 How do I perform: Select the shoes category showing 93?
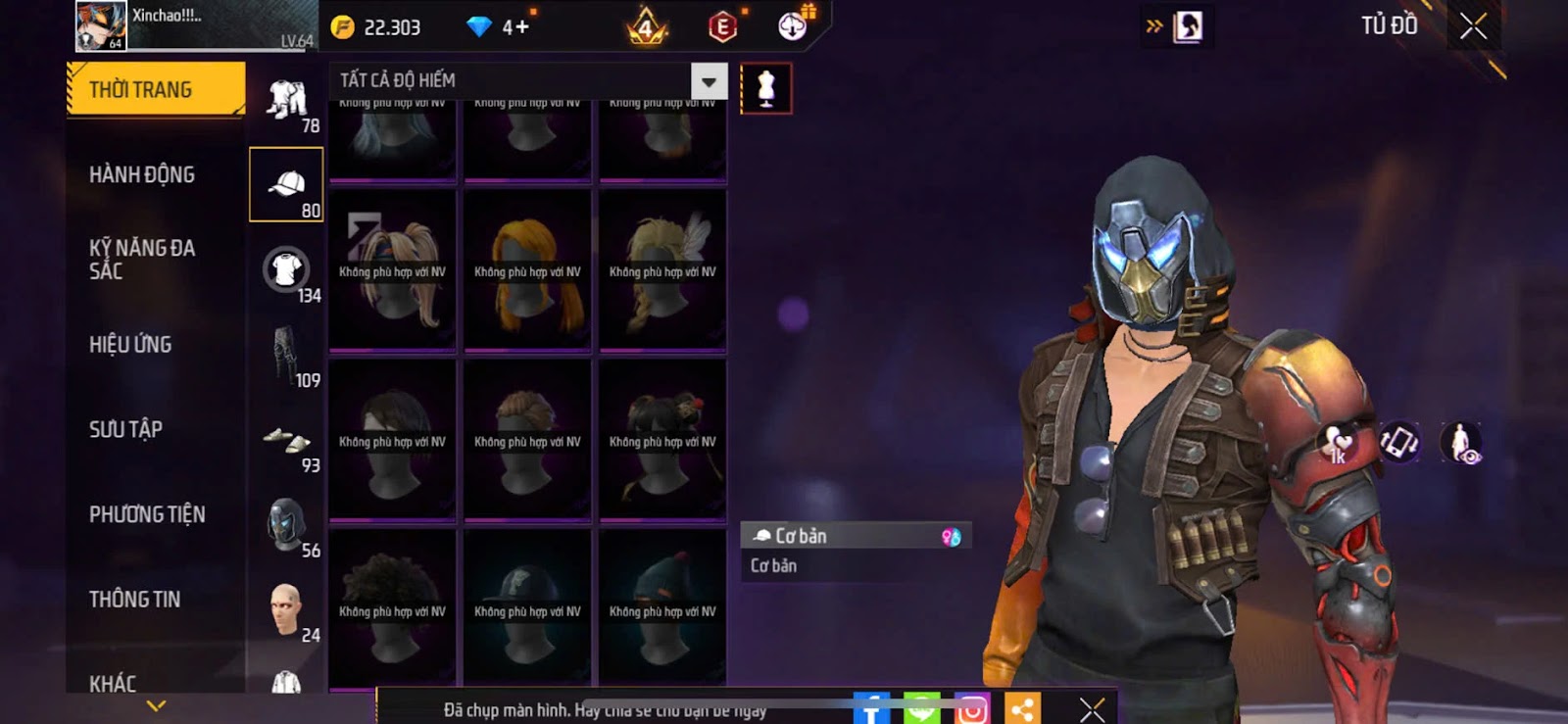click(x=286, y=441)
